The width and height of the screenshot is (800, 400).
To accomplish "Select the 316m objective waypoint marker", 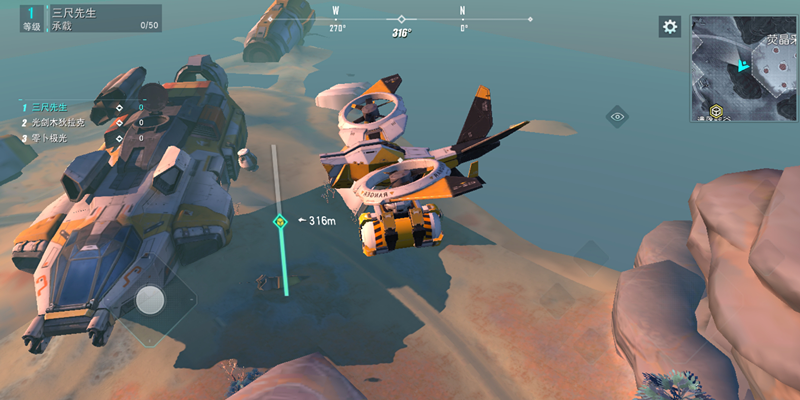I will [x=281, y=221].
